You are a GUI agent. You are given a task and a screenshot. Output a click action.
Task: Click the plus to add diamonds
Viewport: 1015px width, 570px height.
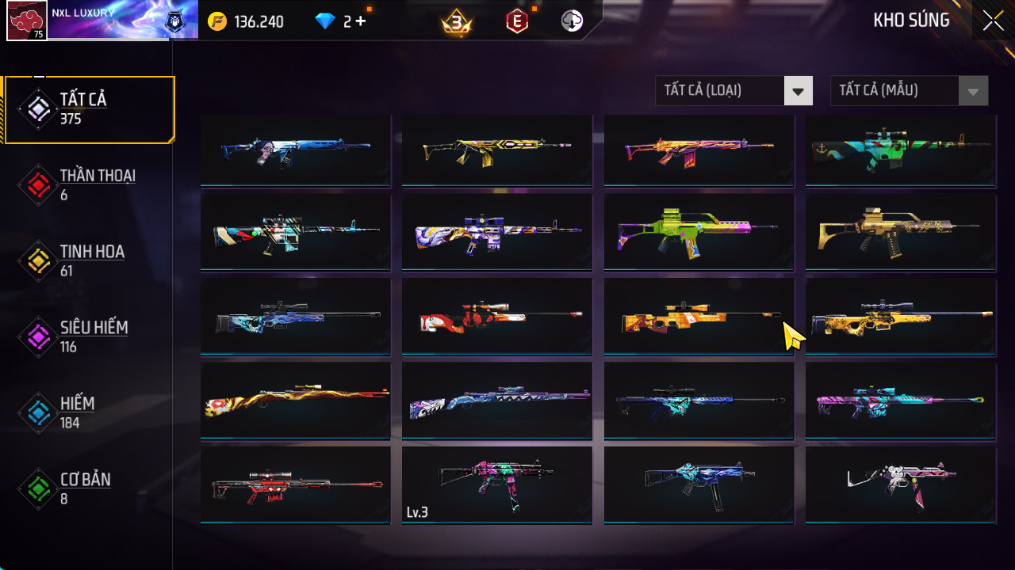360,21
